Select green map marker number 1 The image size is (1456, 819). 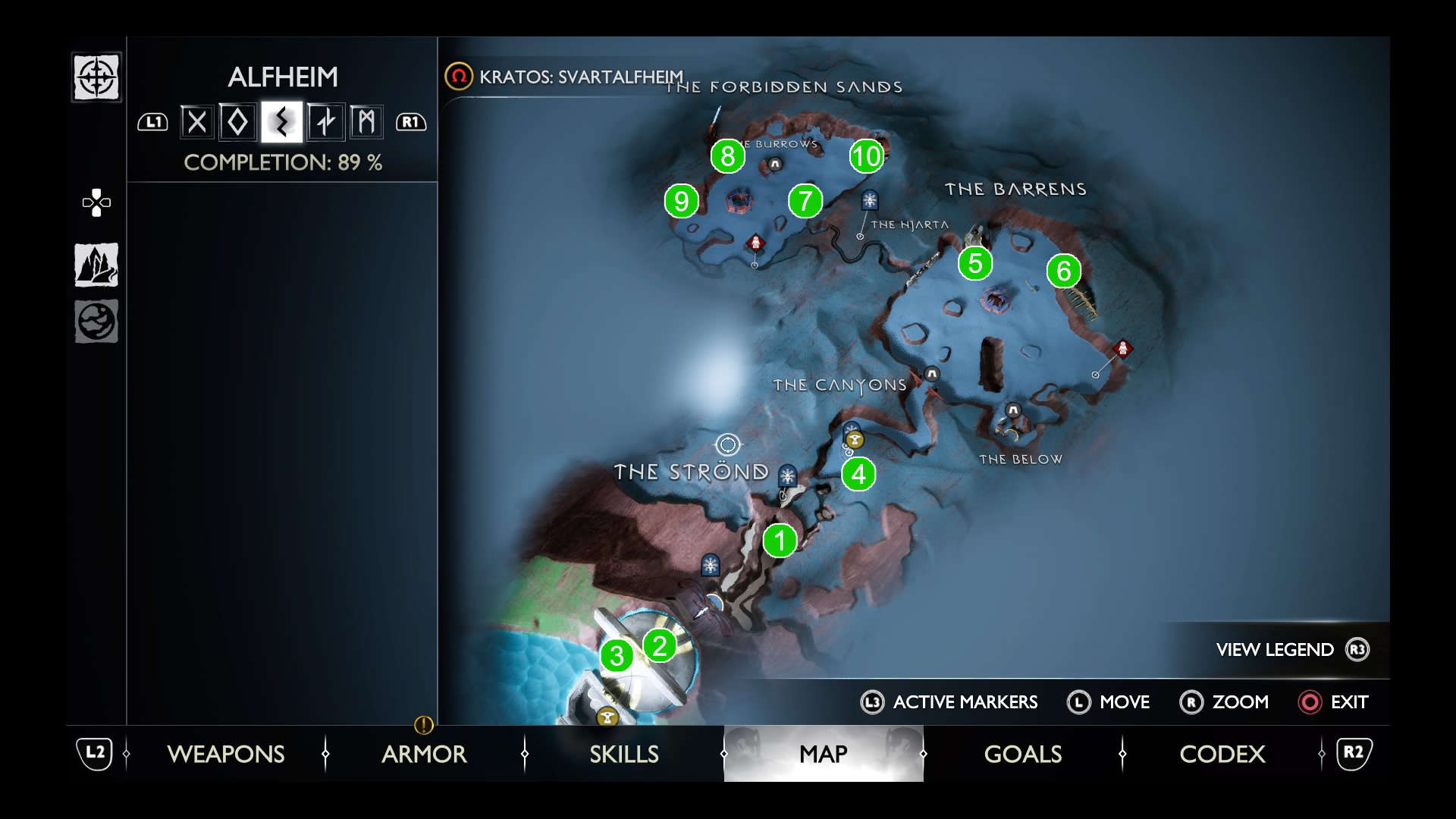(x=780, y=541)
